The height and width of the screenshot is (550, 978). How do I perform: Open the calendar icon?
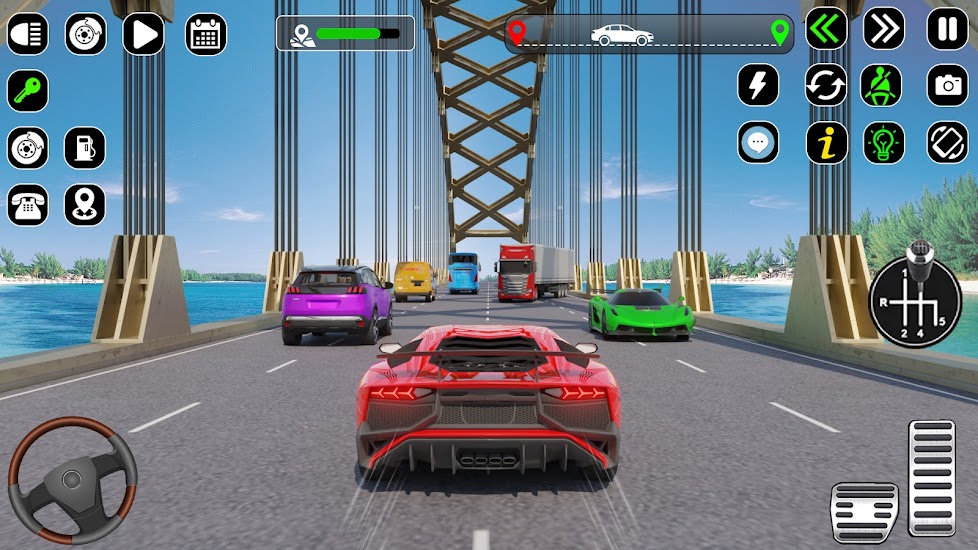(x=205, y=34)
